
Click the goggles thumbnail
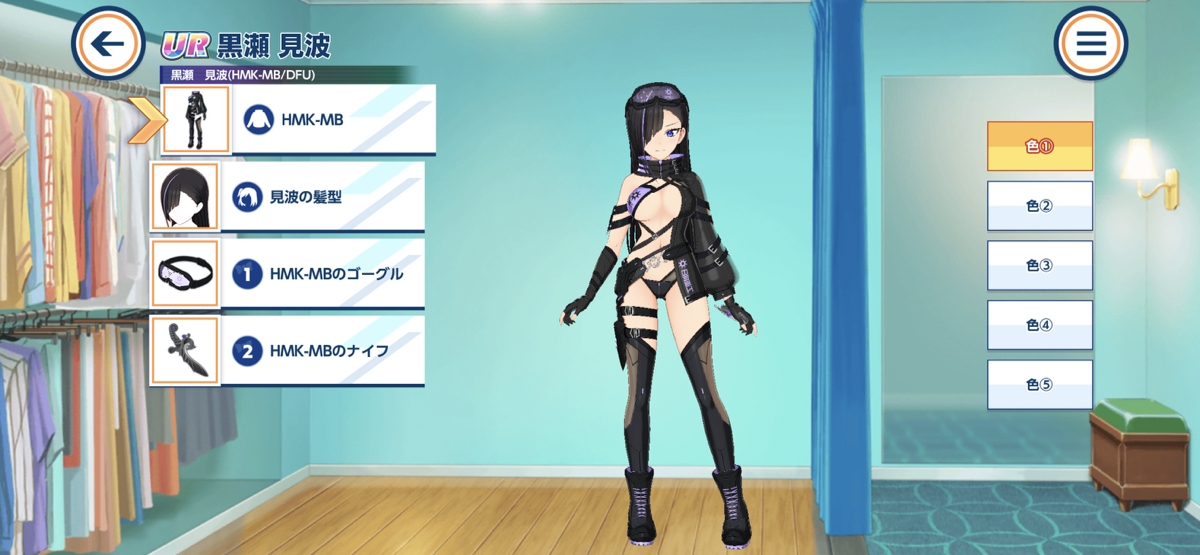pos(184,273)
